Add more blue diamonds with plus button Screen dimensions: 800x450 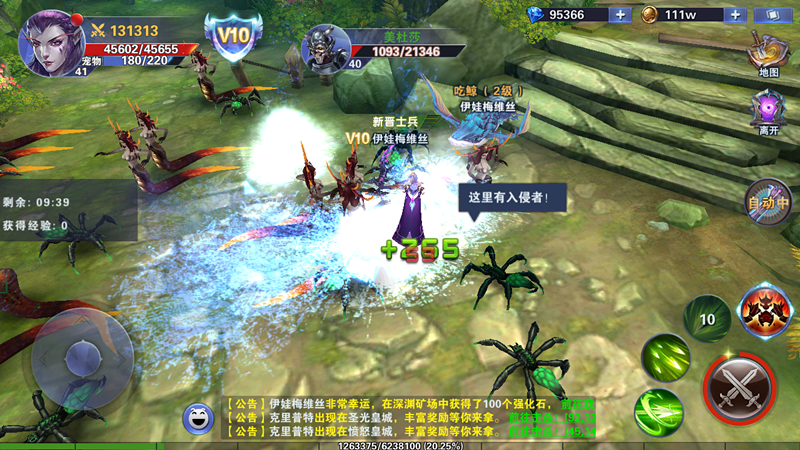[620, 14]
